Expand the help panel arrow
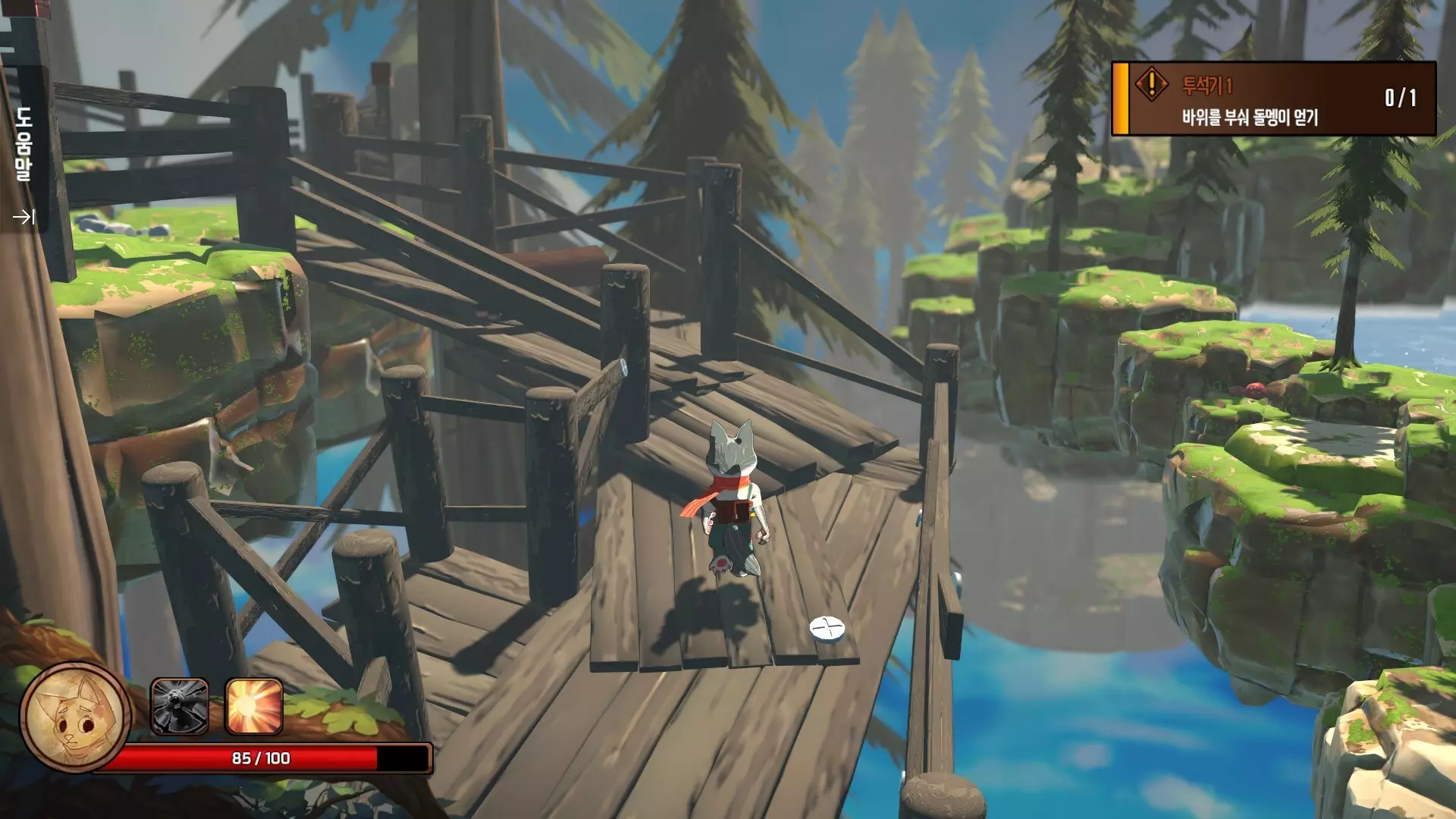Viewport: 1456px width, 819px height. [x=24, y=218]
